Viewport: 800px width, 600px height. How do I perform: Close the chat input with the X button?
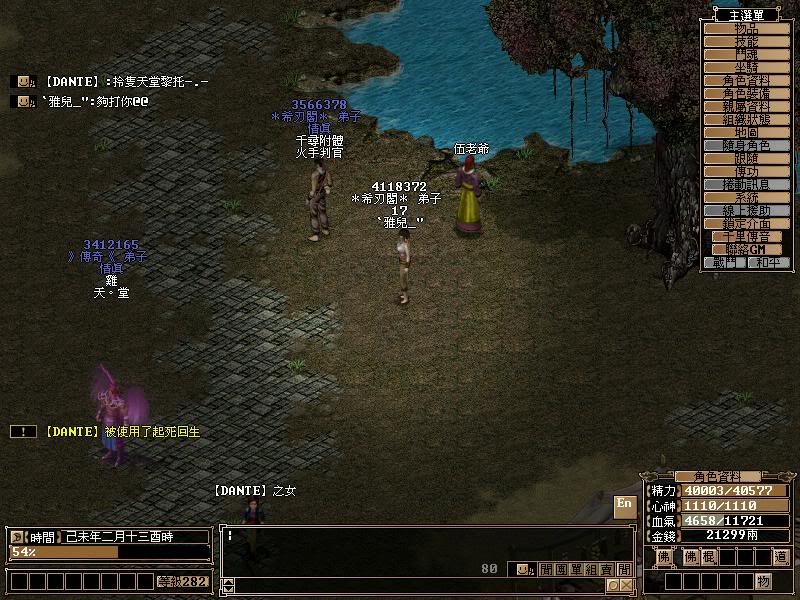tap(626, 585)
